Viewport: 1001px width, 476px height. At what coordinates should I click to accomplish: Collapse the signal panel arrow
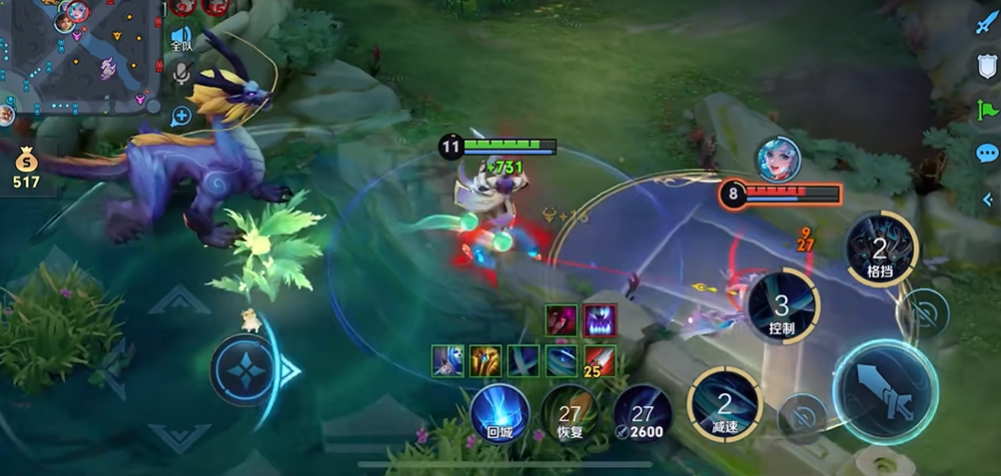click(x=987, y=199)
